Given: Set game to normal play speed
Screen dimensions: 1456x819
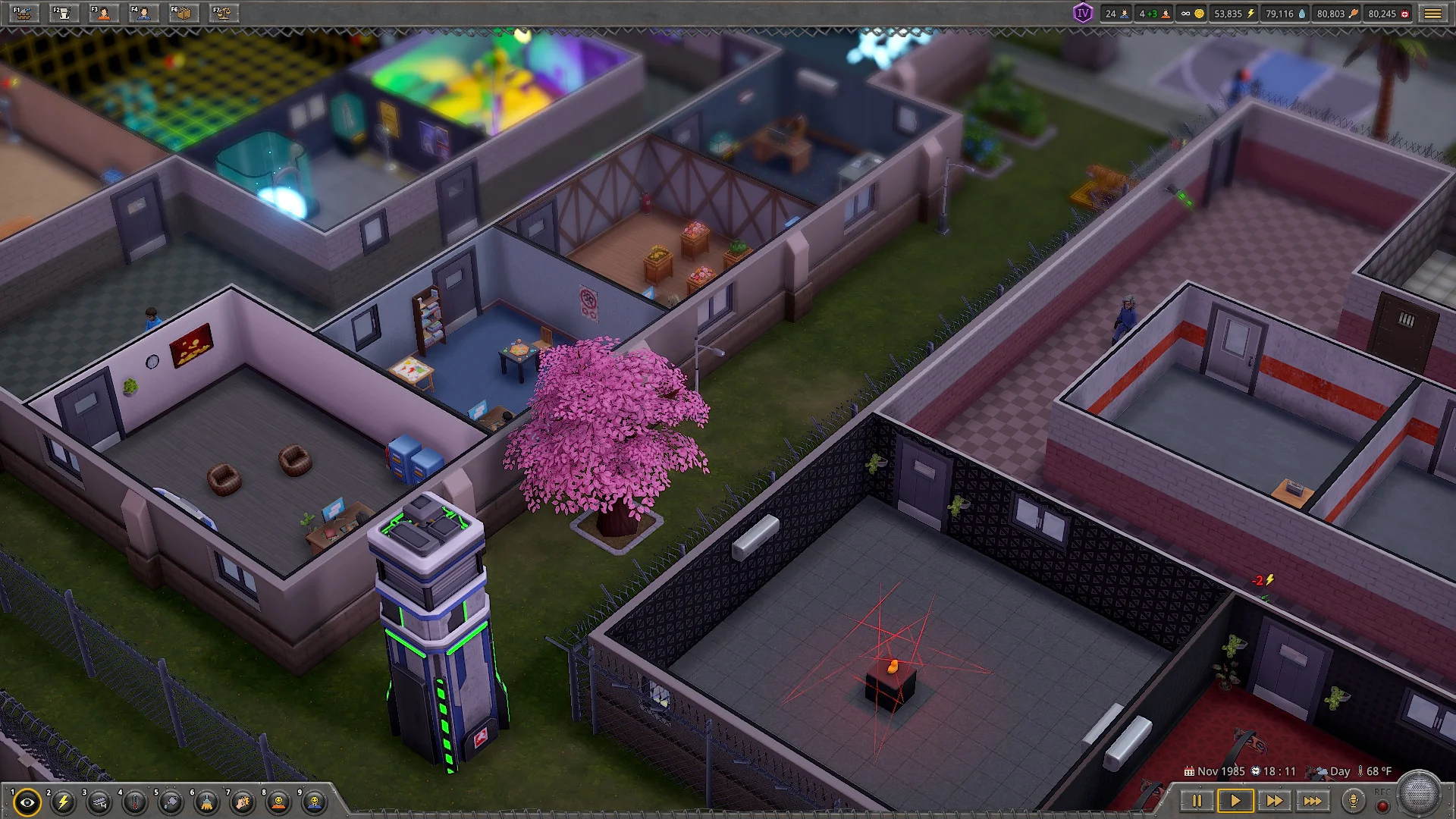Looking at the screenshot, I should 1235,801.
